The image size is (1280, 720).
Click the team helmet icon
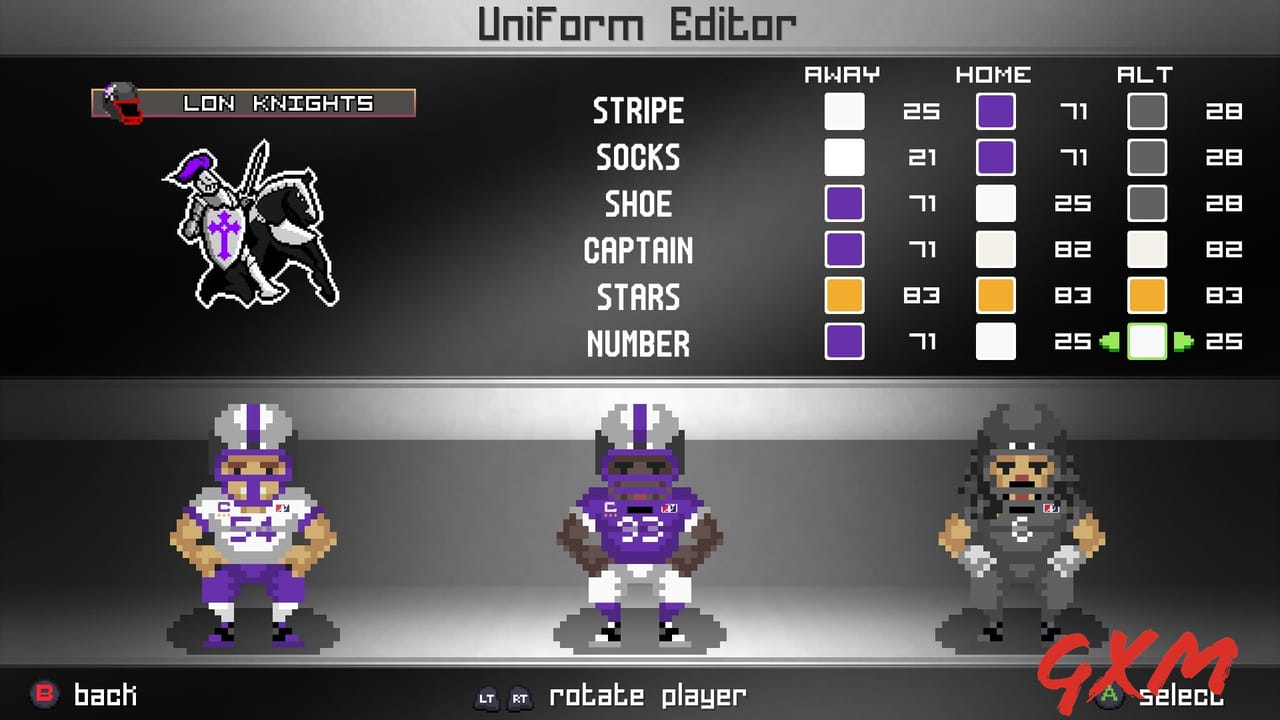tap(118, 100)
